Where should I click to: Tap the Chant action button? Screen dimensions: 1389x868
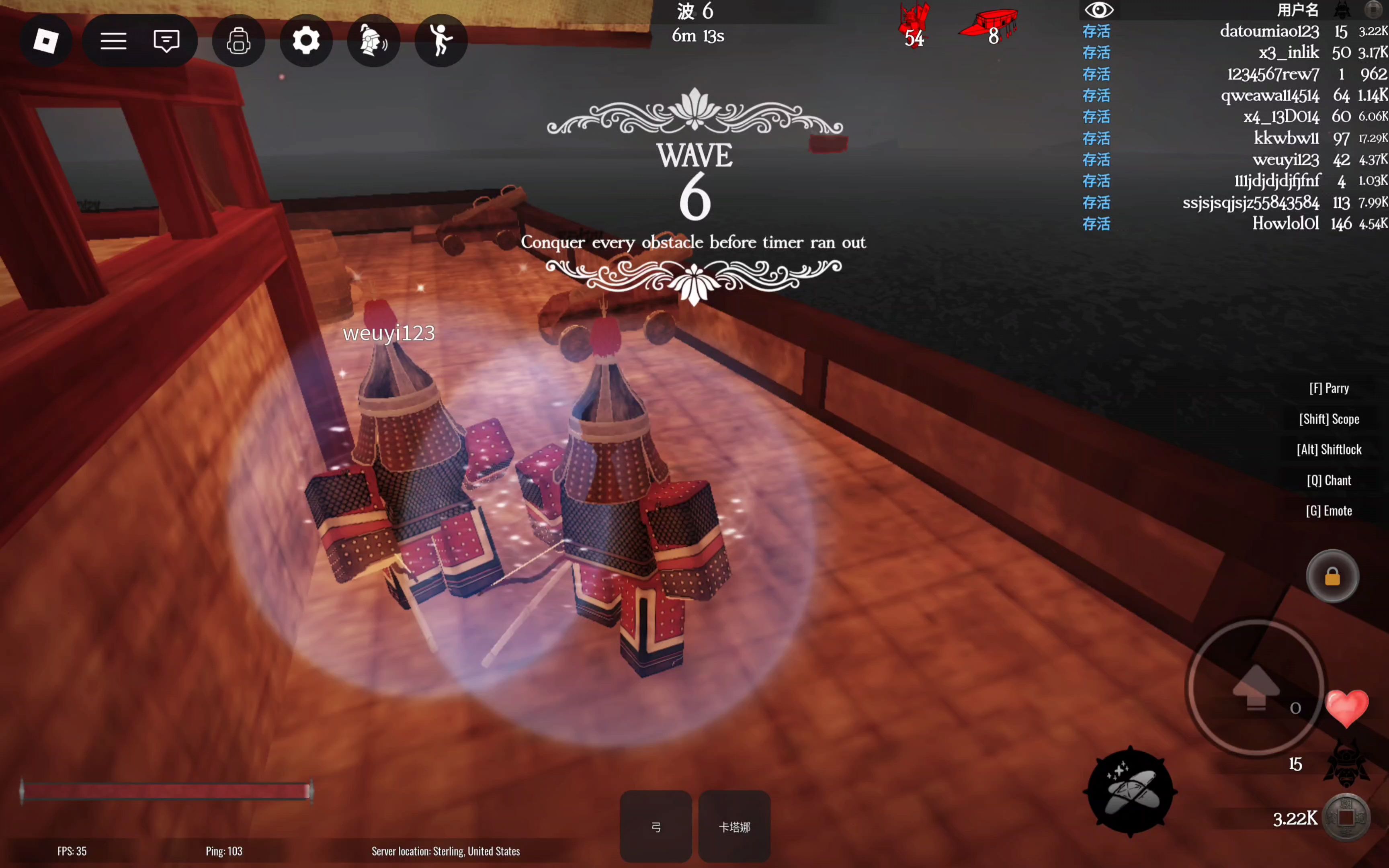pos(1329,481)
